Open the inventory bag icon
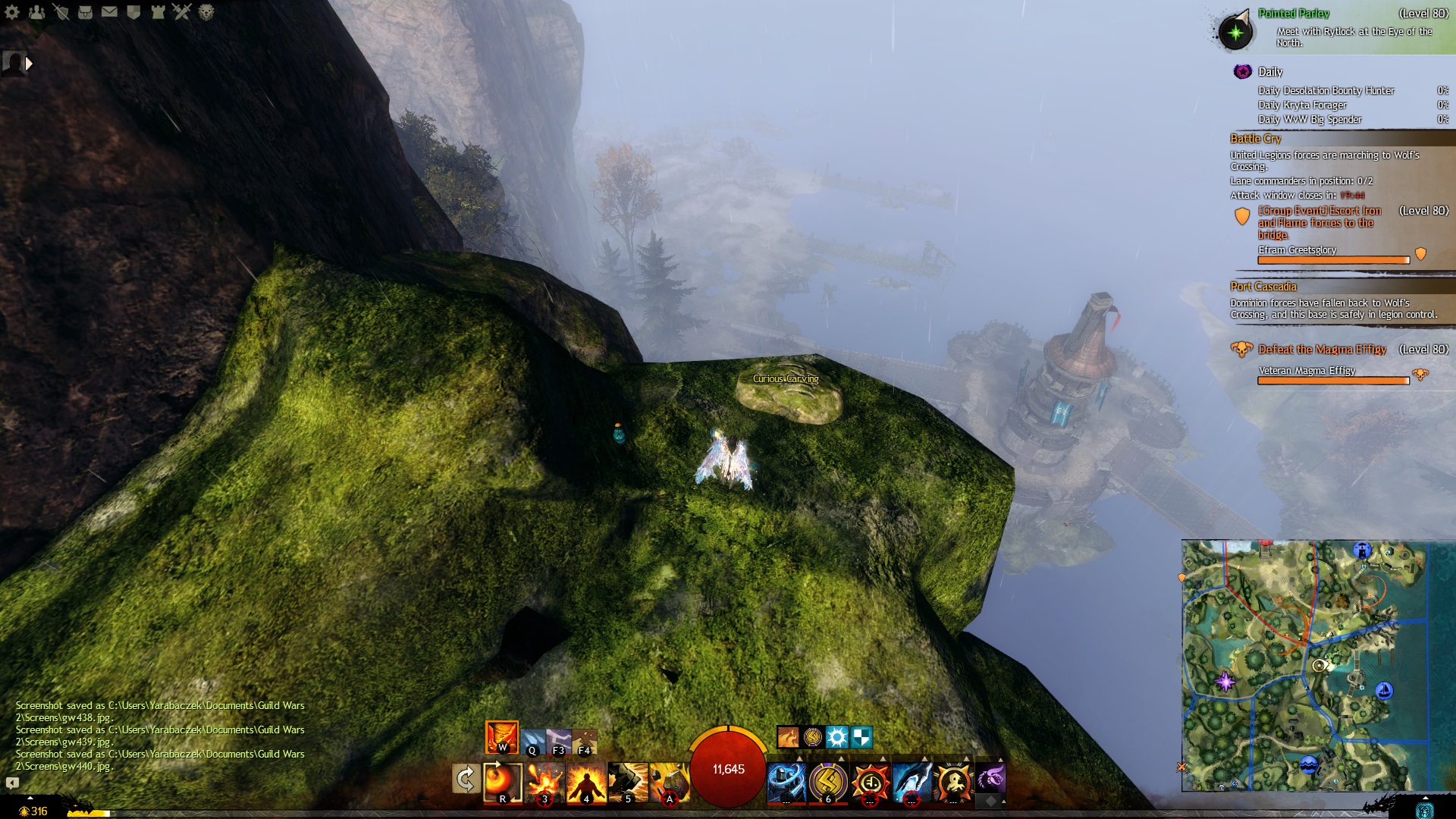This screenshot has width=1456, height=819. (85, 11)
